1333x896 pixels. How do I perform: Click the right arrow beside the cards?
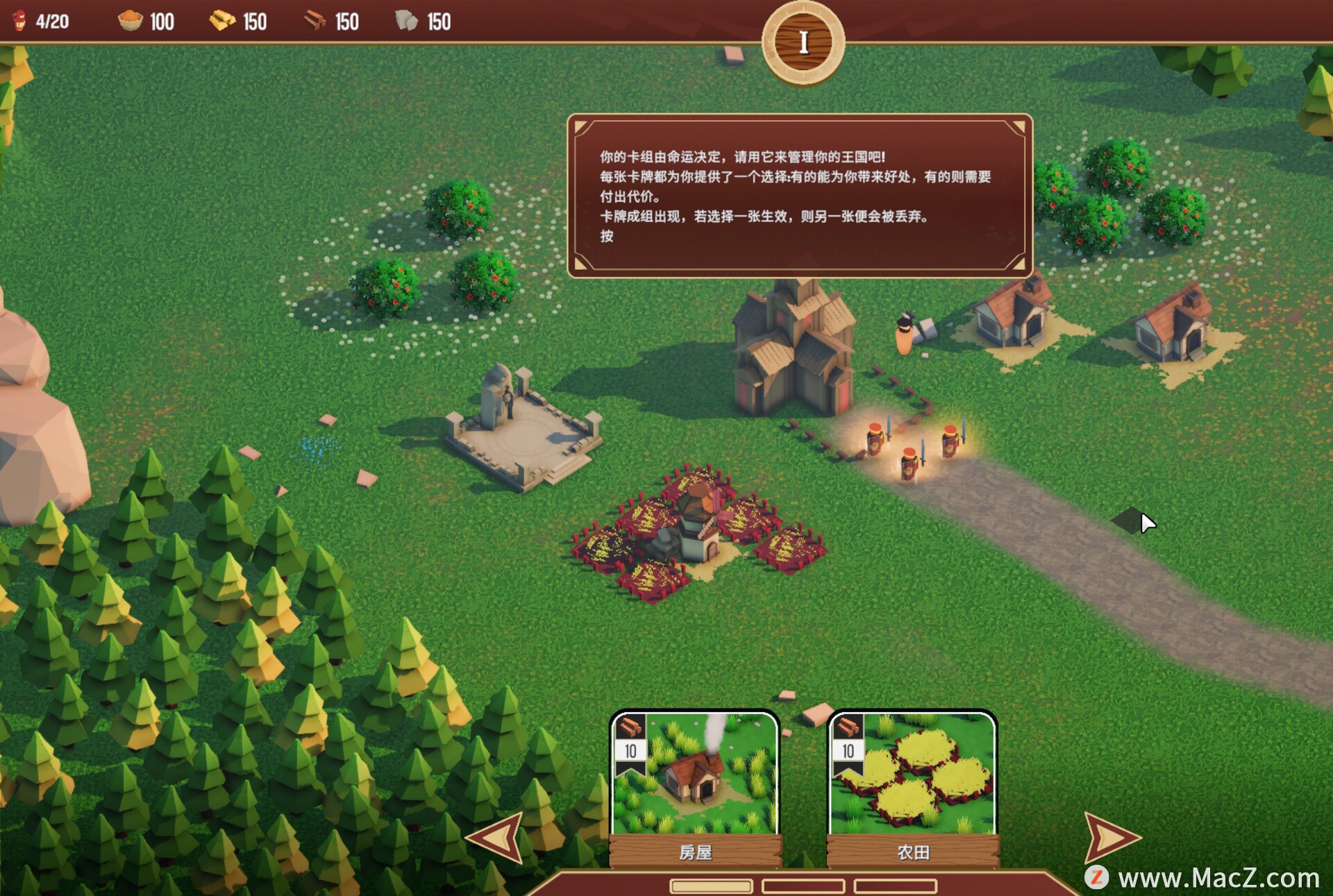click(x=1109, y=837)
